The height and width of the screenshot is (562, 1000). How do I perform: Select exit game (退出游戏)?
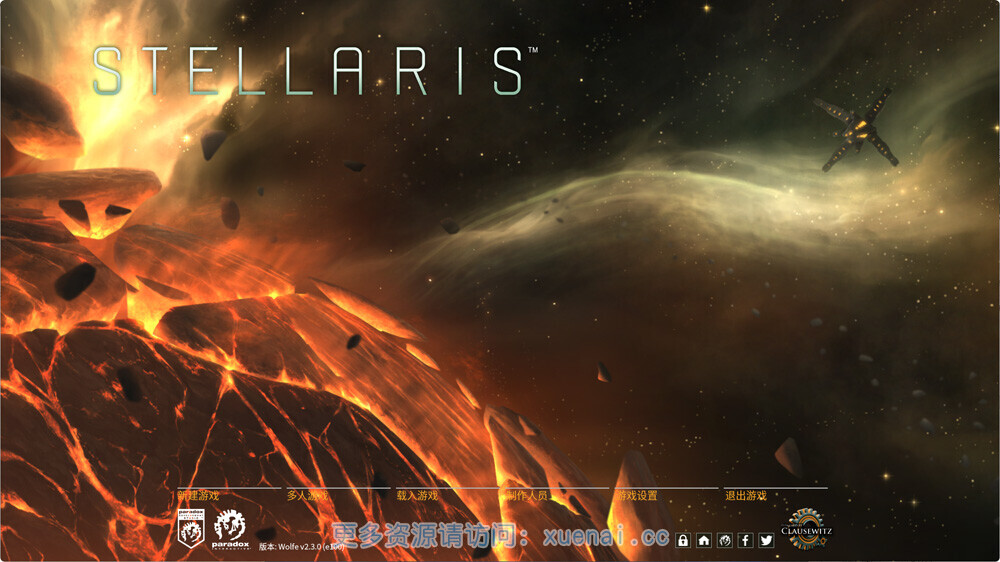coord(746,495)
